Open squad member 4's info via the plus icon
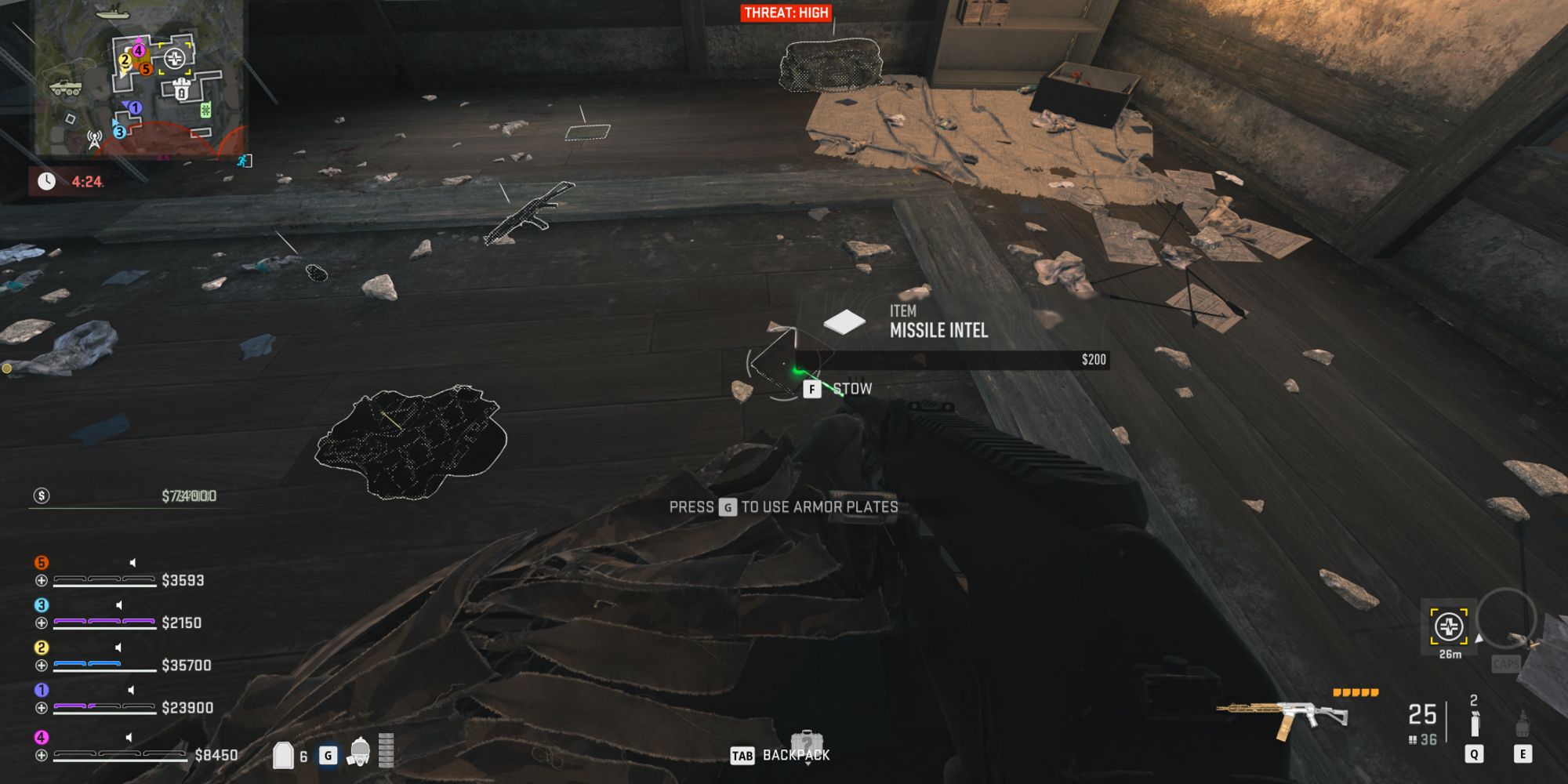The image size is (1568, 784). (41, 754)
